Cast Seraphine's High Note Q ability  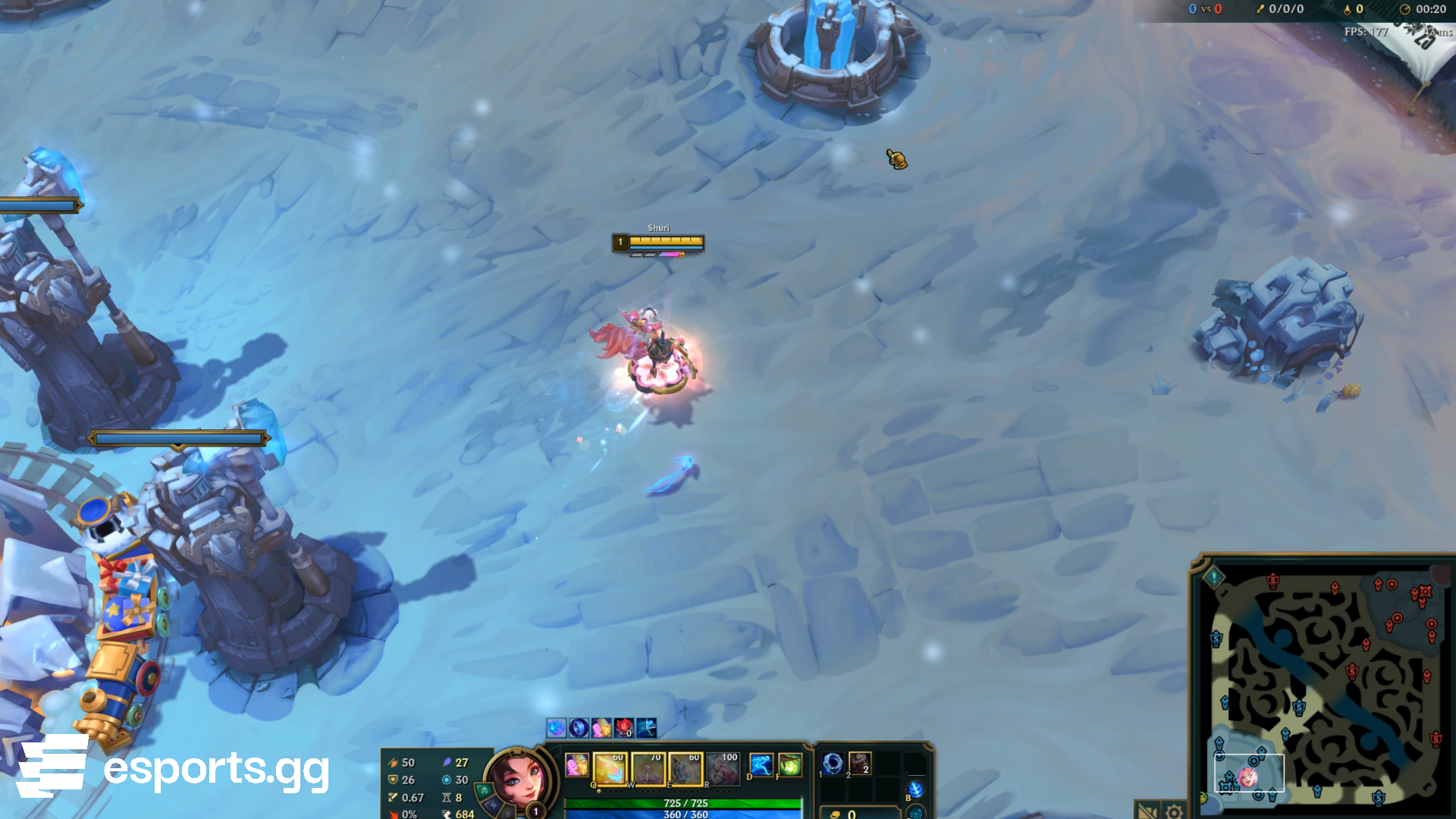click(610, 769)
